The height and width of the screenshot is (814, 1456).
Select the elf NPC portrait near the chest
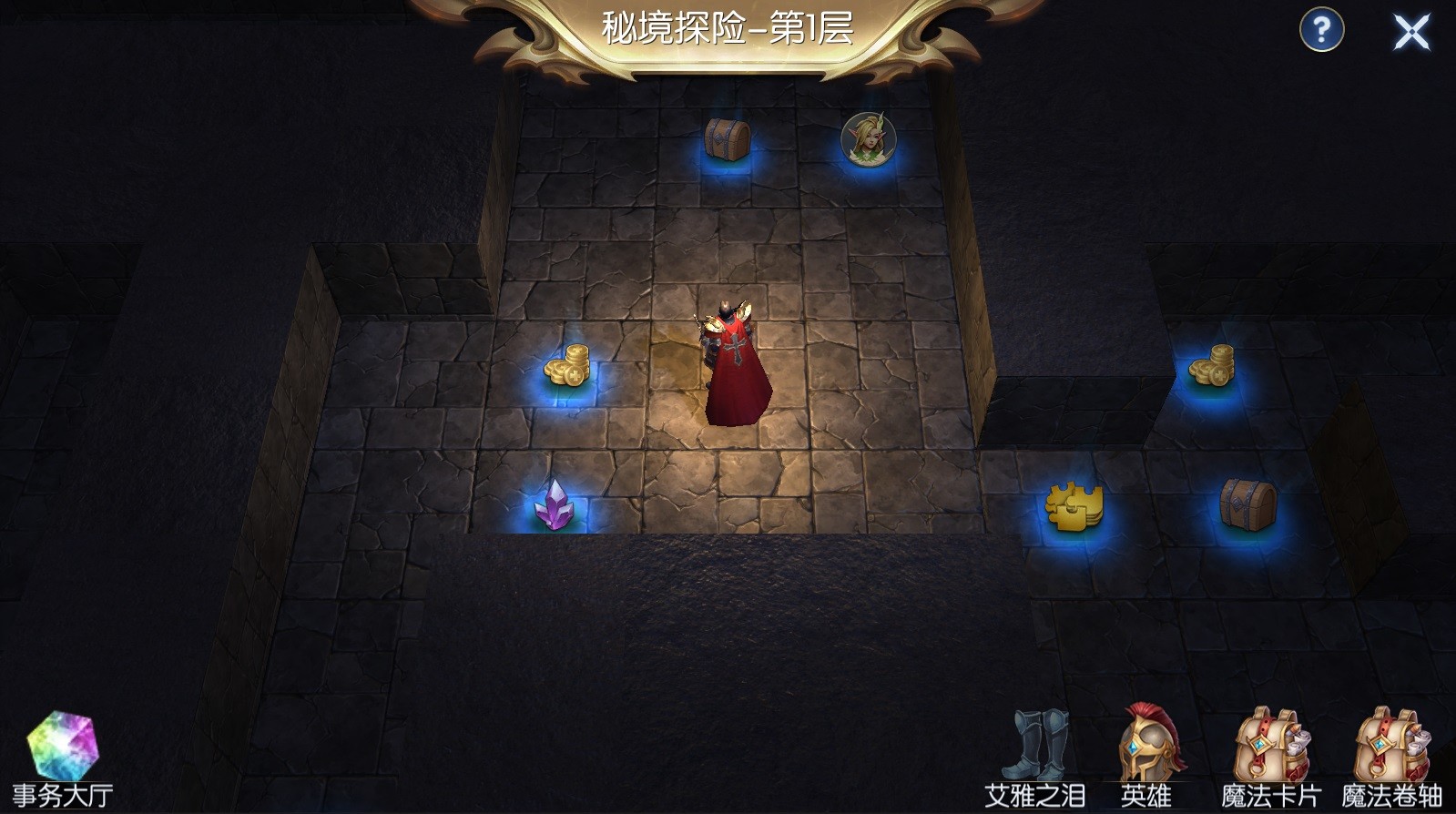(x=867, y=138)
